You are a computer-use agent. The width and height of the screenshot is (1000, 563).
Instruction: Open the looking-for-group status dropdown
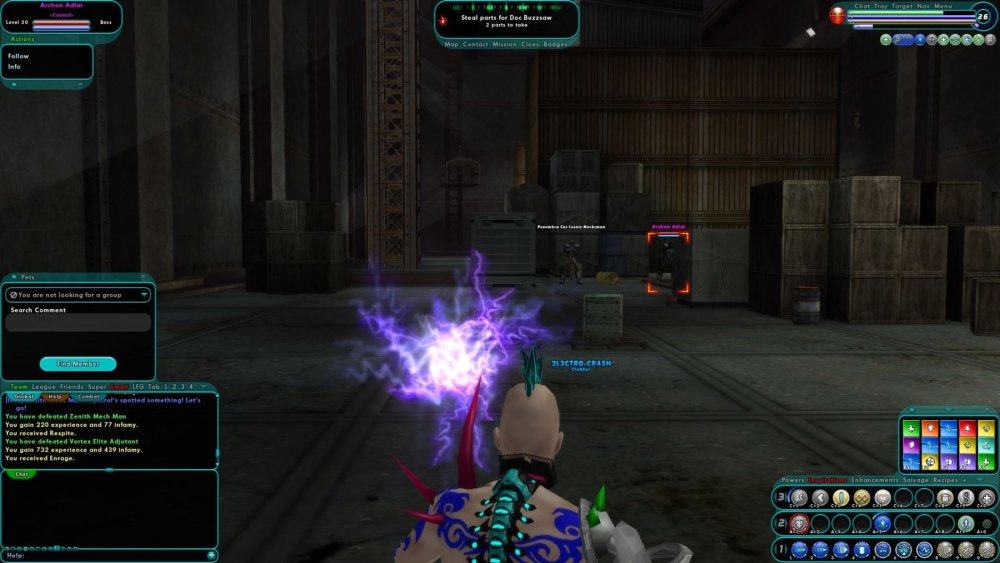78,295
